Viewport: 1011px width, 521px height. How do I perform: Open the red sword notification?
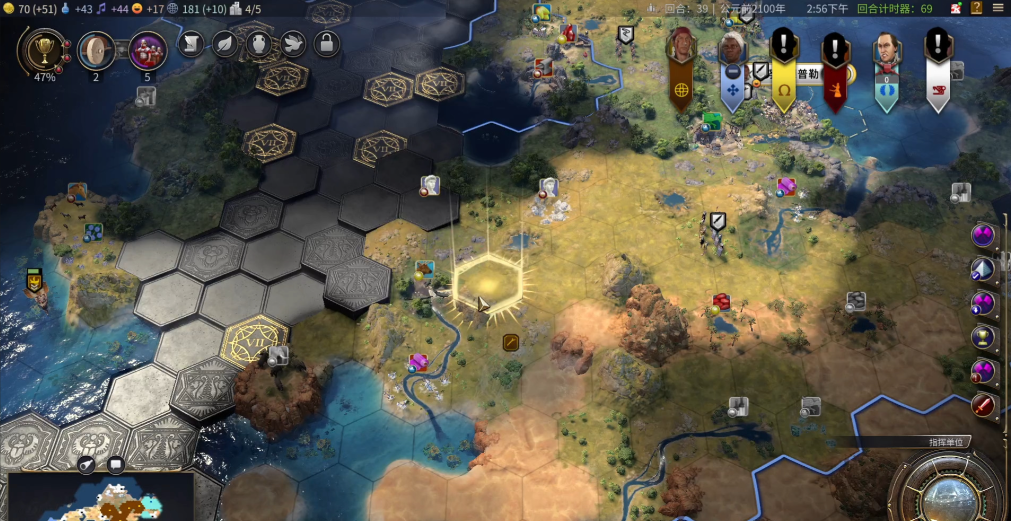coord(984,406)
